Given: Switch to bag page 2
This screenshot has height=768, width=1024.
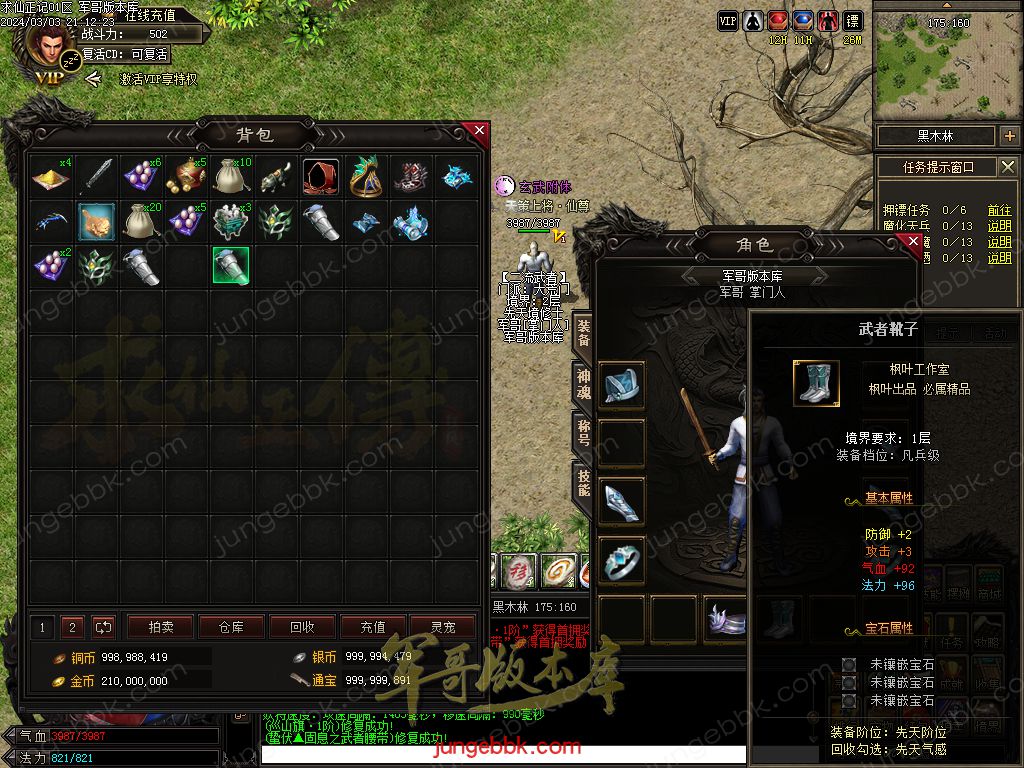Looking at the screenshot, I should pos(72,627).
